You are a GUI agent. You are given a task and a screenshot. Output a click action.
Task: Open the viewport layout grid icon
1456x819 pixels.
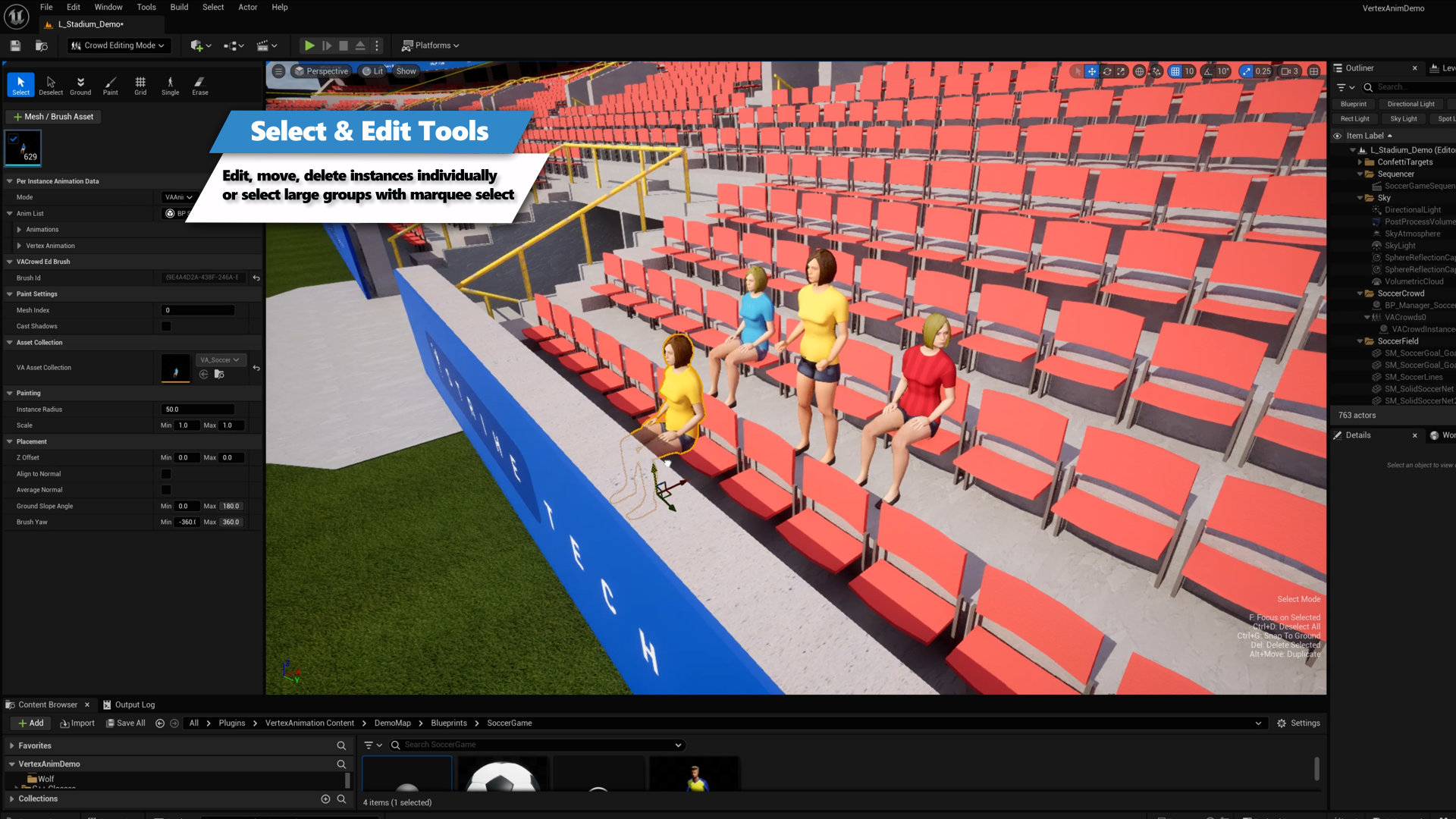(1314, 71)
